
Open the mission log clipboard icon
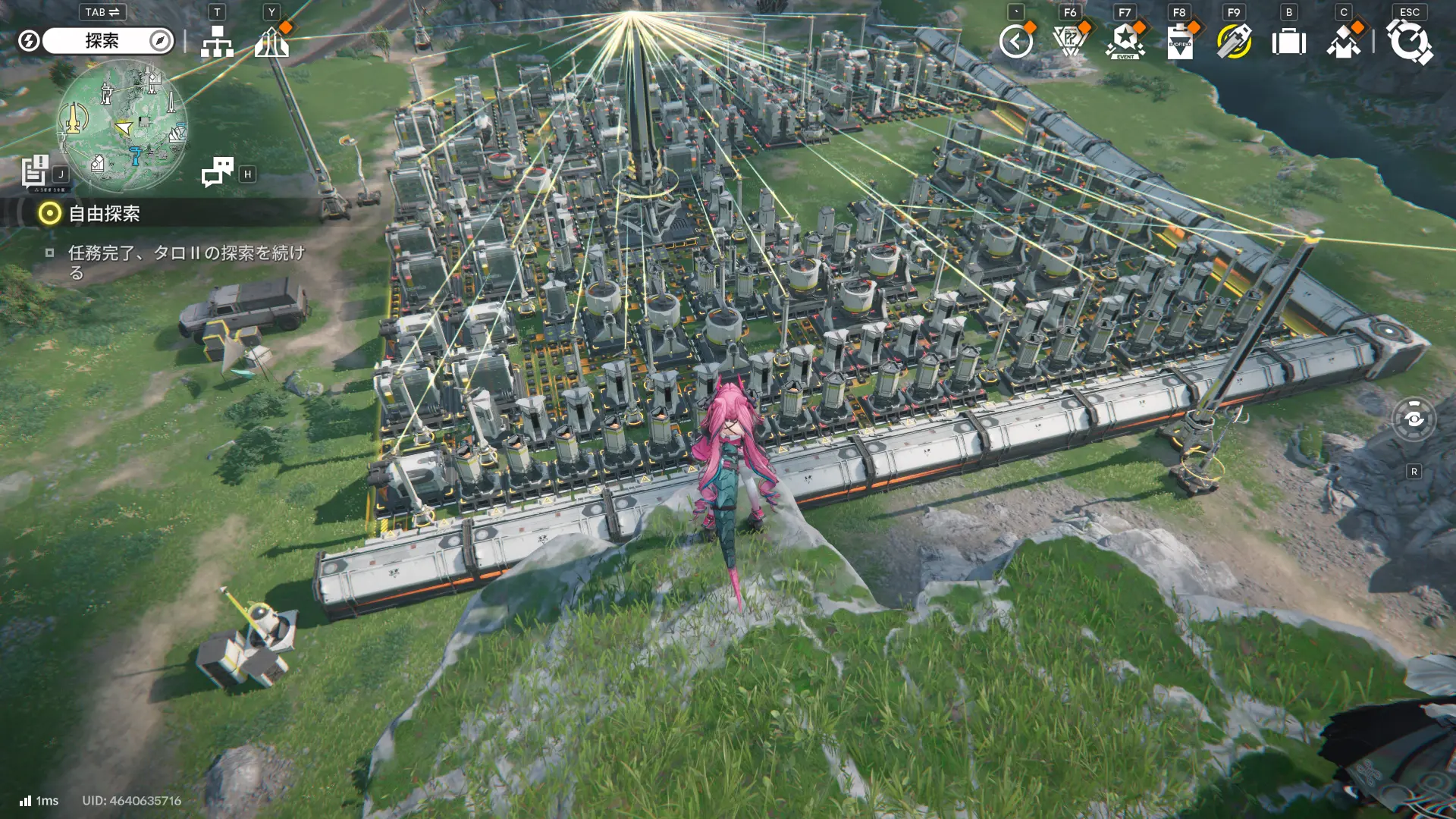pyautogui.click(x=35, y=171)
